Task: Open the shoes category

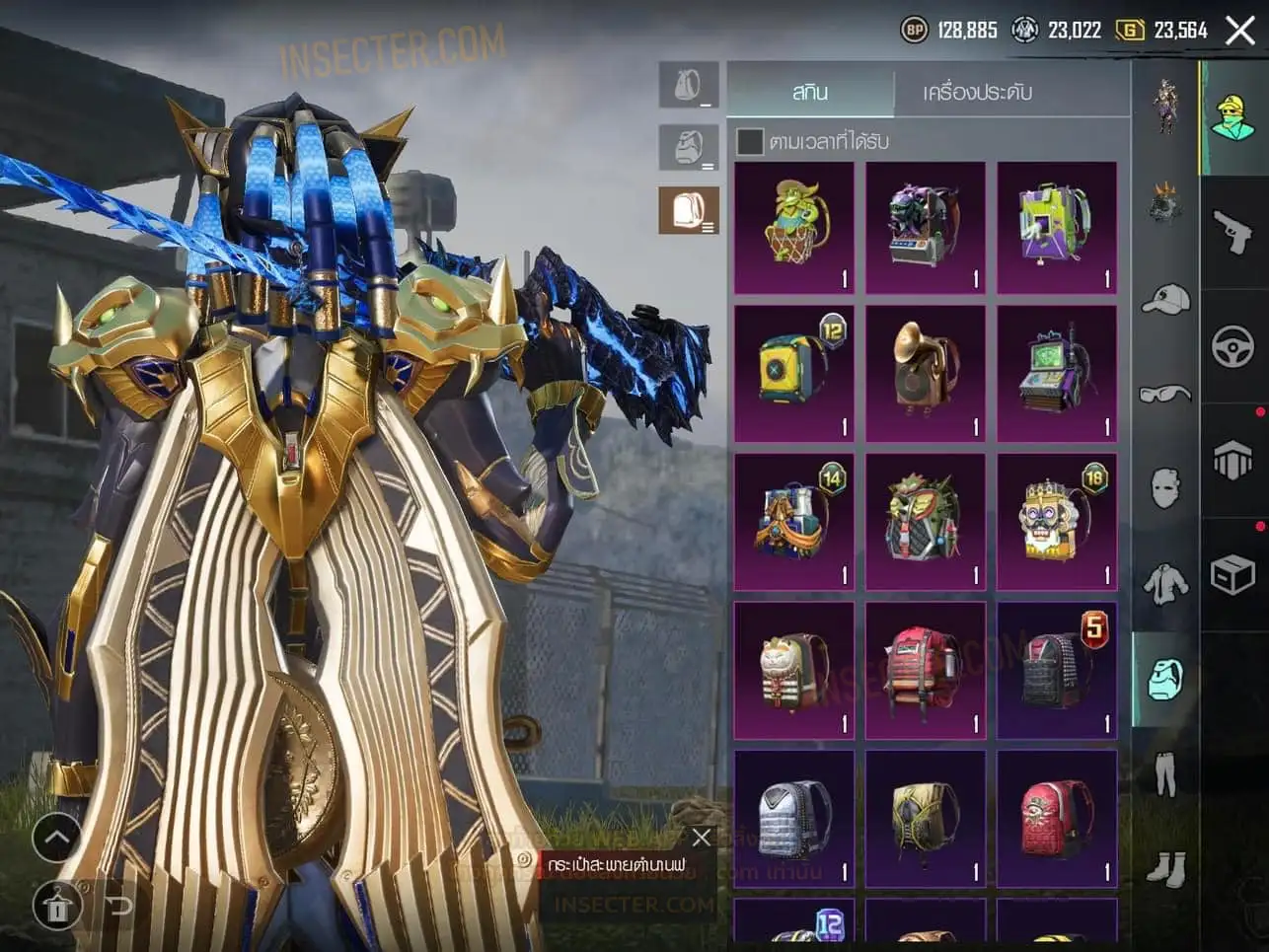Action: tap(1165, 868)
